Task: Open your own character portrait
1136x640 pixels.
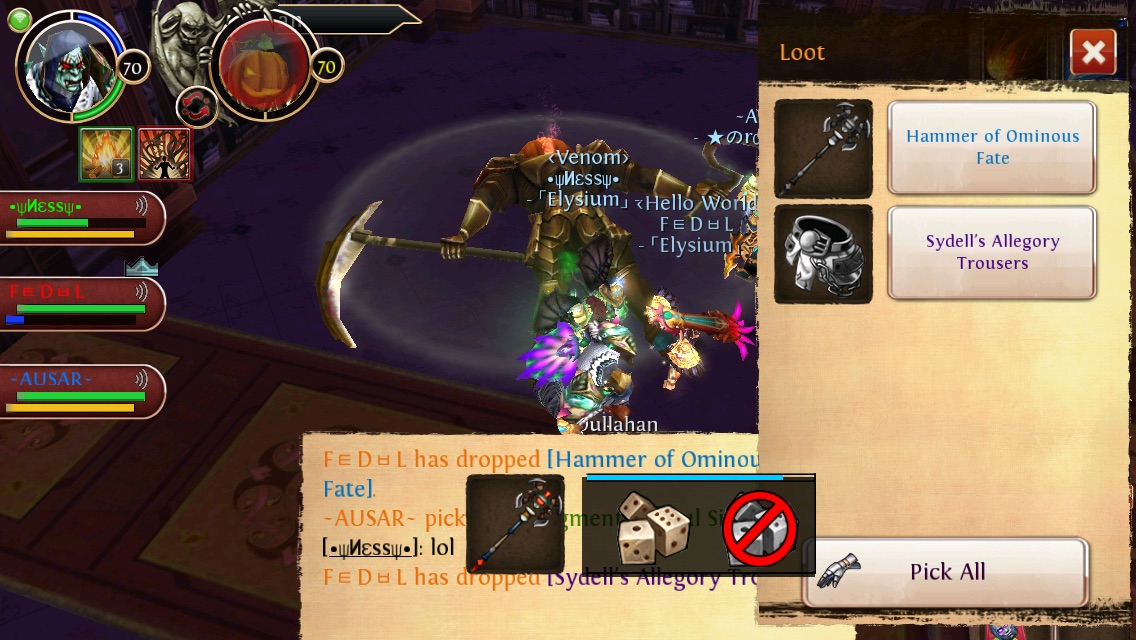Action: pos(70,65)
